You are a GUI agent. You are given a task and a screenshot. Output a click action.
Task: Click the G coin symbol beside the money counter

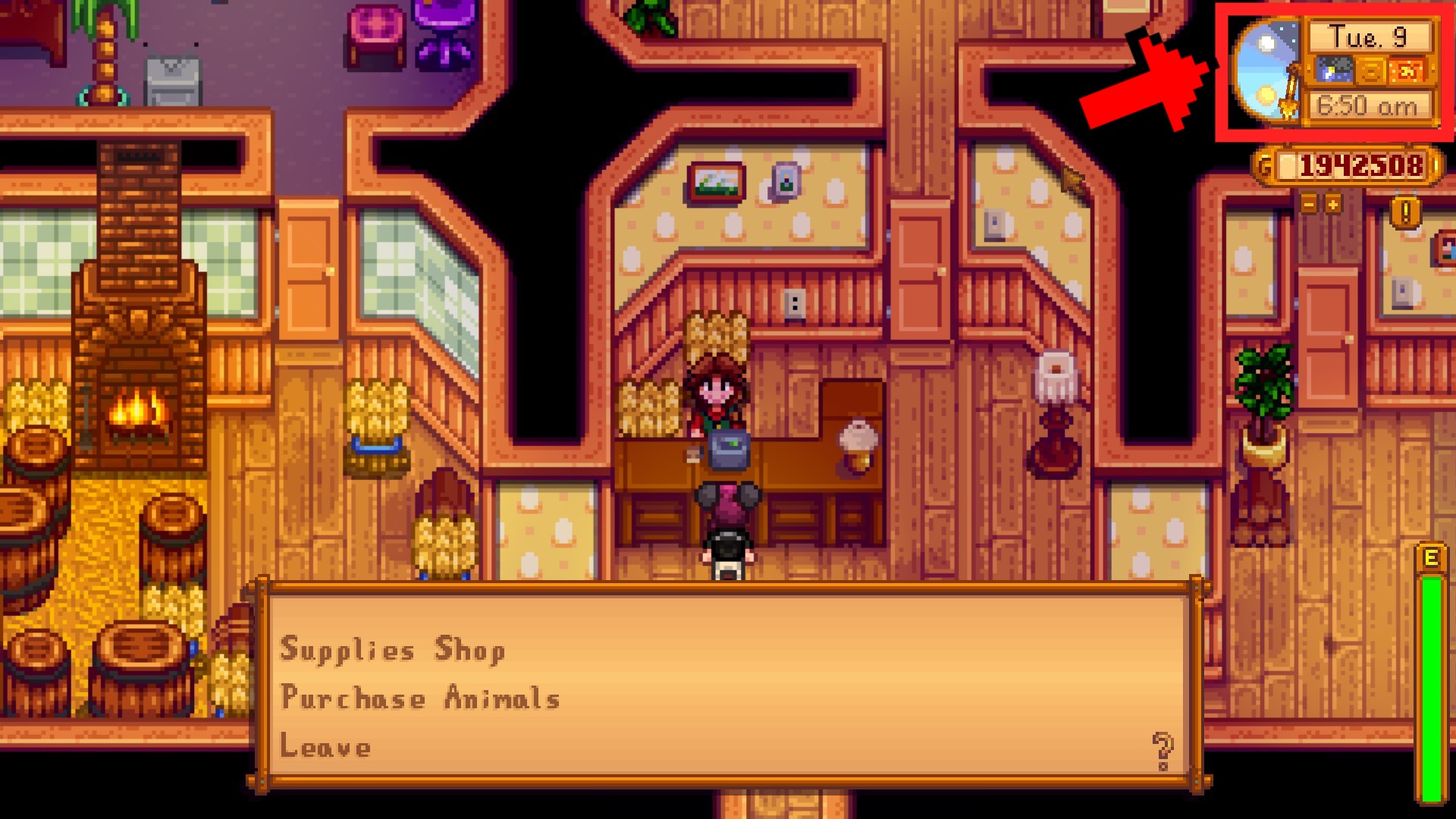(1266, 162)
